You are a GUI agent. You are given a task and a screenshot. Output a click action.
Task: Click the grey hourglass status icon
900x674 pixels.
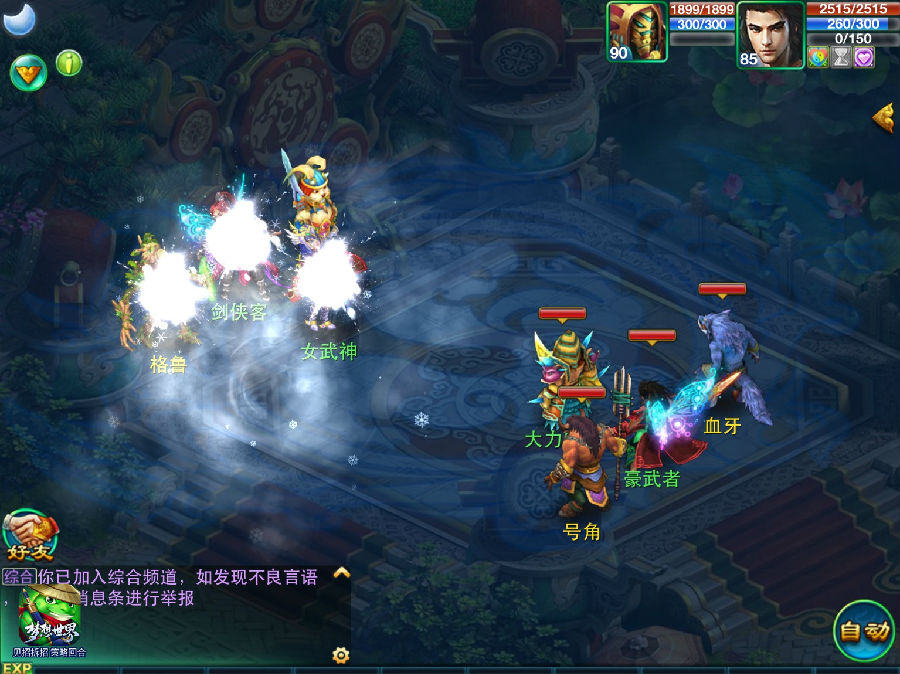pyautogui.click(x=841, y=57)
